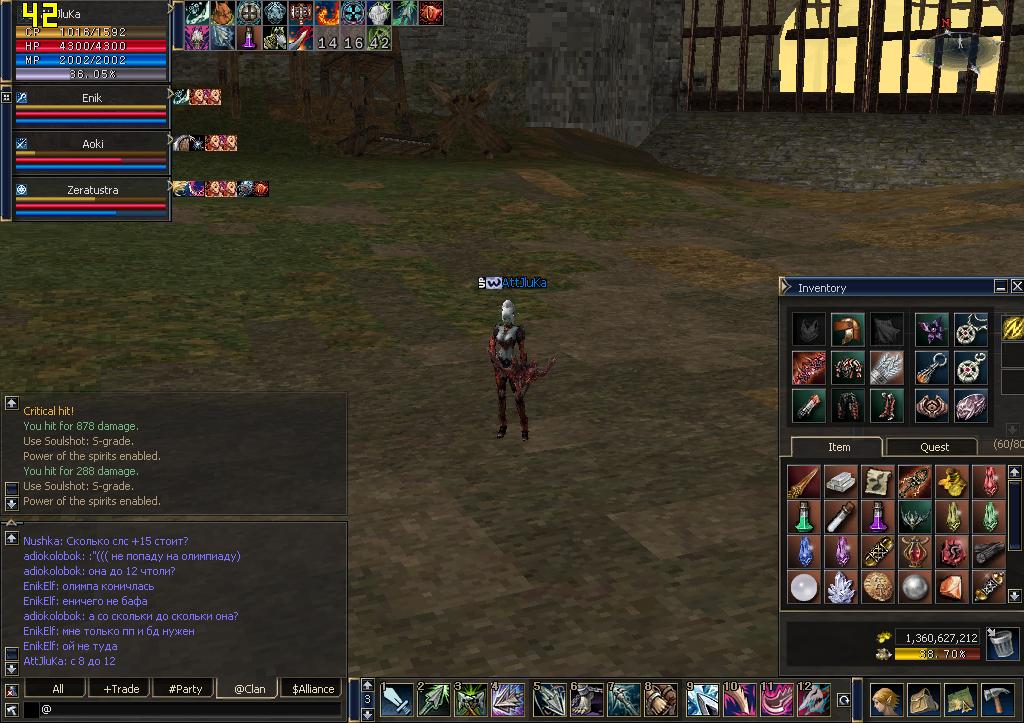Image resolution: width=1024 pixels, height=723 pixels.
Task: Click the trash can icon in Inventory
Action: tap(1001, 644)
